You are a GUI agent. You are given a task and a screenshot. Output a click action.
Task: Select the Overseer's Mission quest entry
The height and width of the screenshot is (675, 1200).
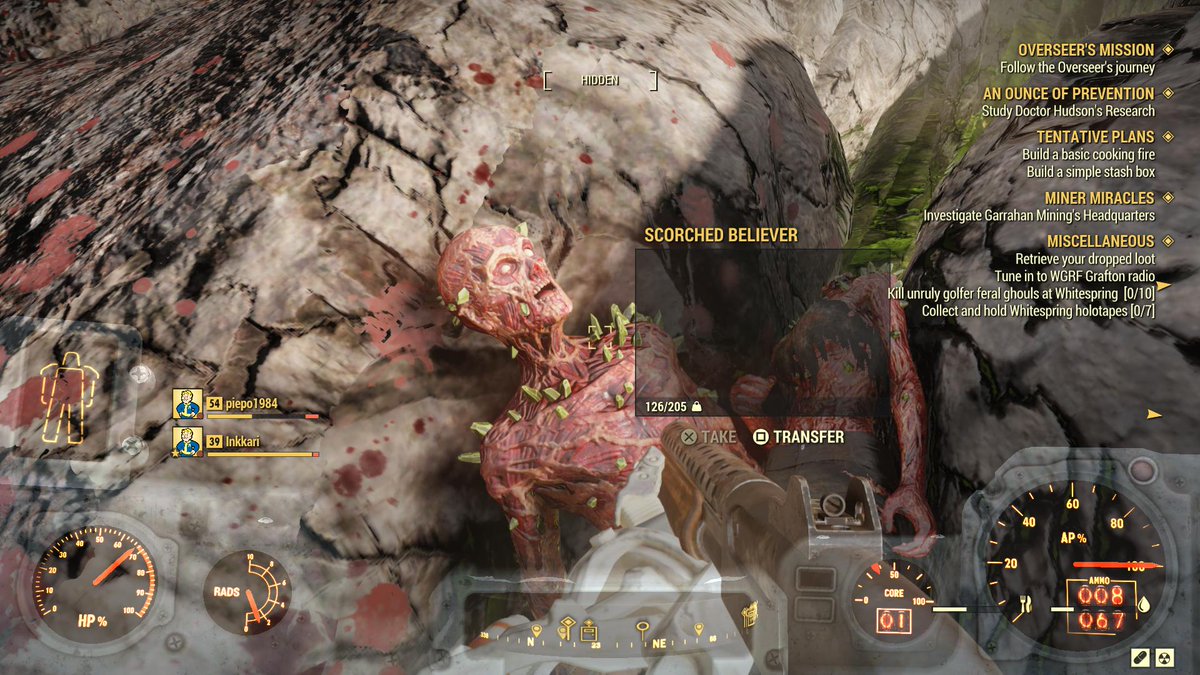[1085, 50]
